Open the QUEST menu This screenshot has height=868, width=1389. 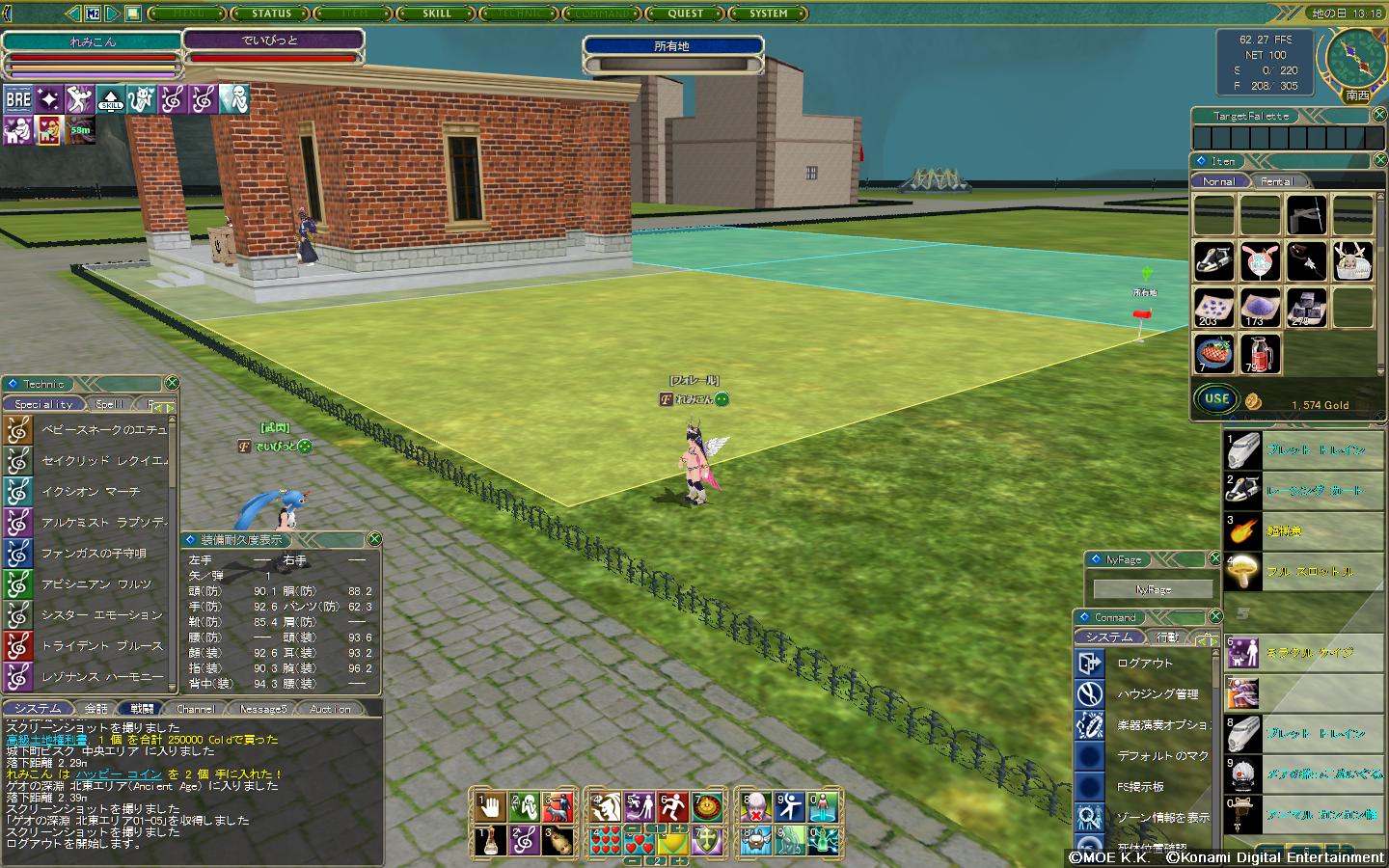[686, 14]
